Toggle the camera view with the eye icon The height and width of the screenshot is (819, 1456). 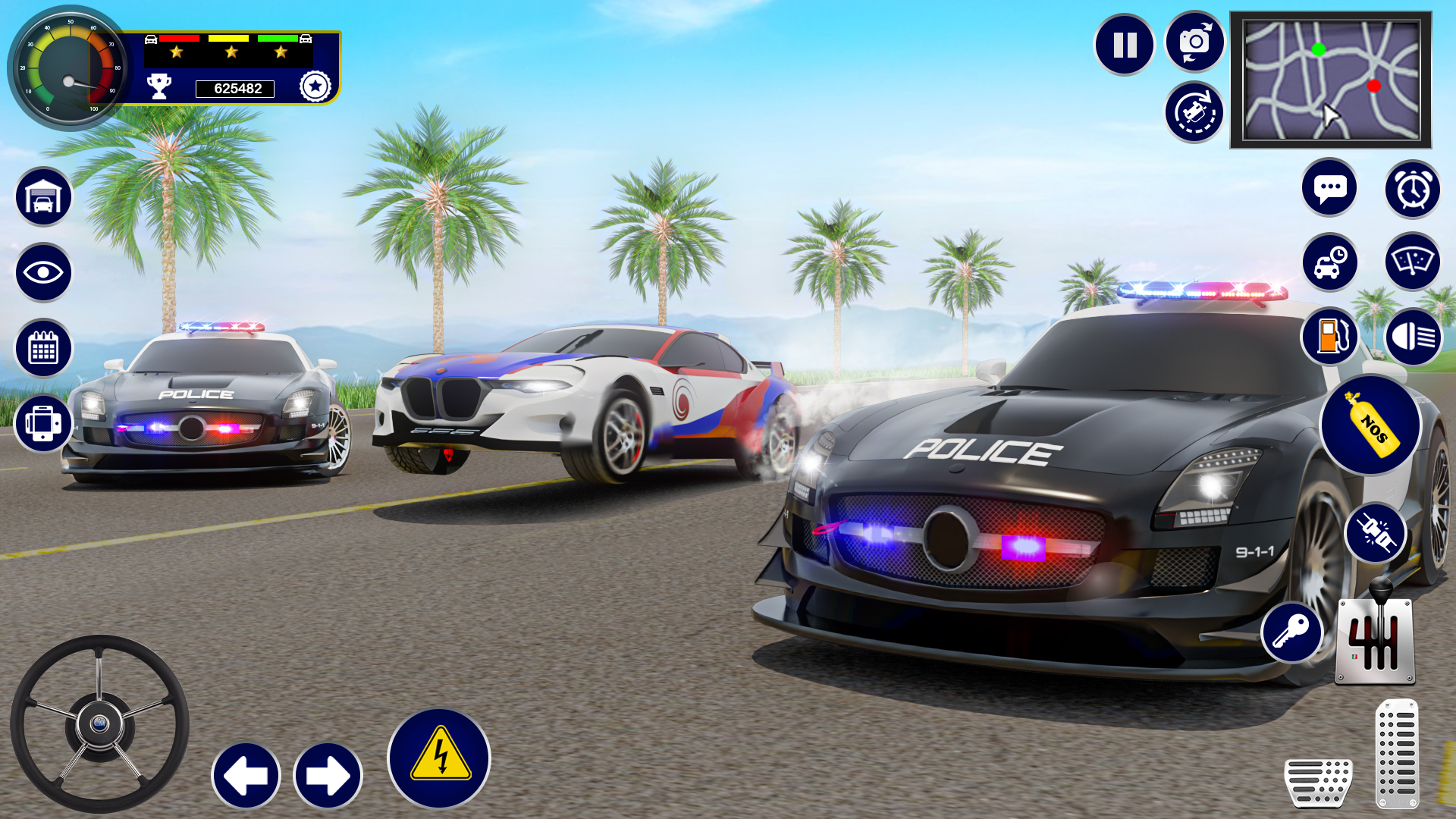click(x=42, y=272)
